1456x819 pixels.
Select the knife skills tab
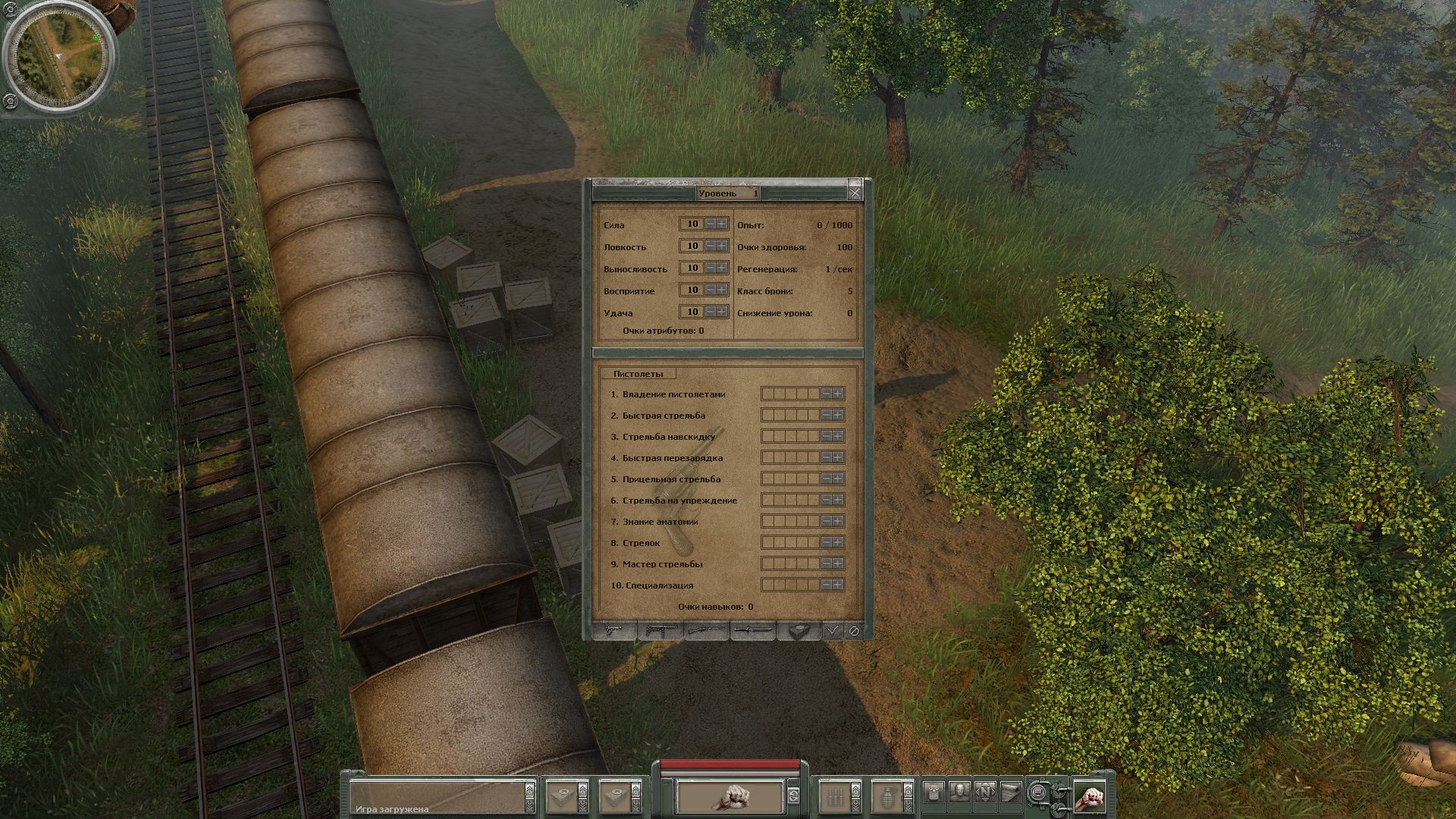tap(752, 630)
